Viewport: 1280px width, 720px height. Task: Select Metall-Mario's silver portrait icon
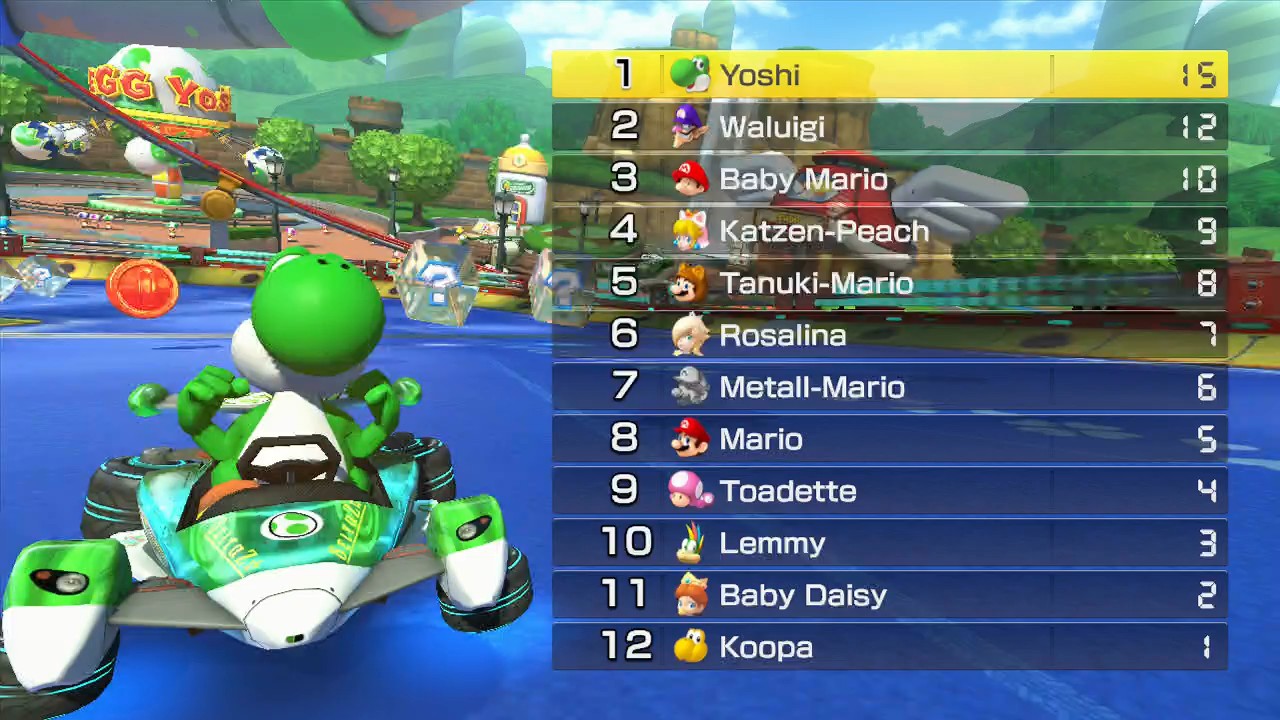point(687,387)
